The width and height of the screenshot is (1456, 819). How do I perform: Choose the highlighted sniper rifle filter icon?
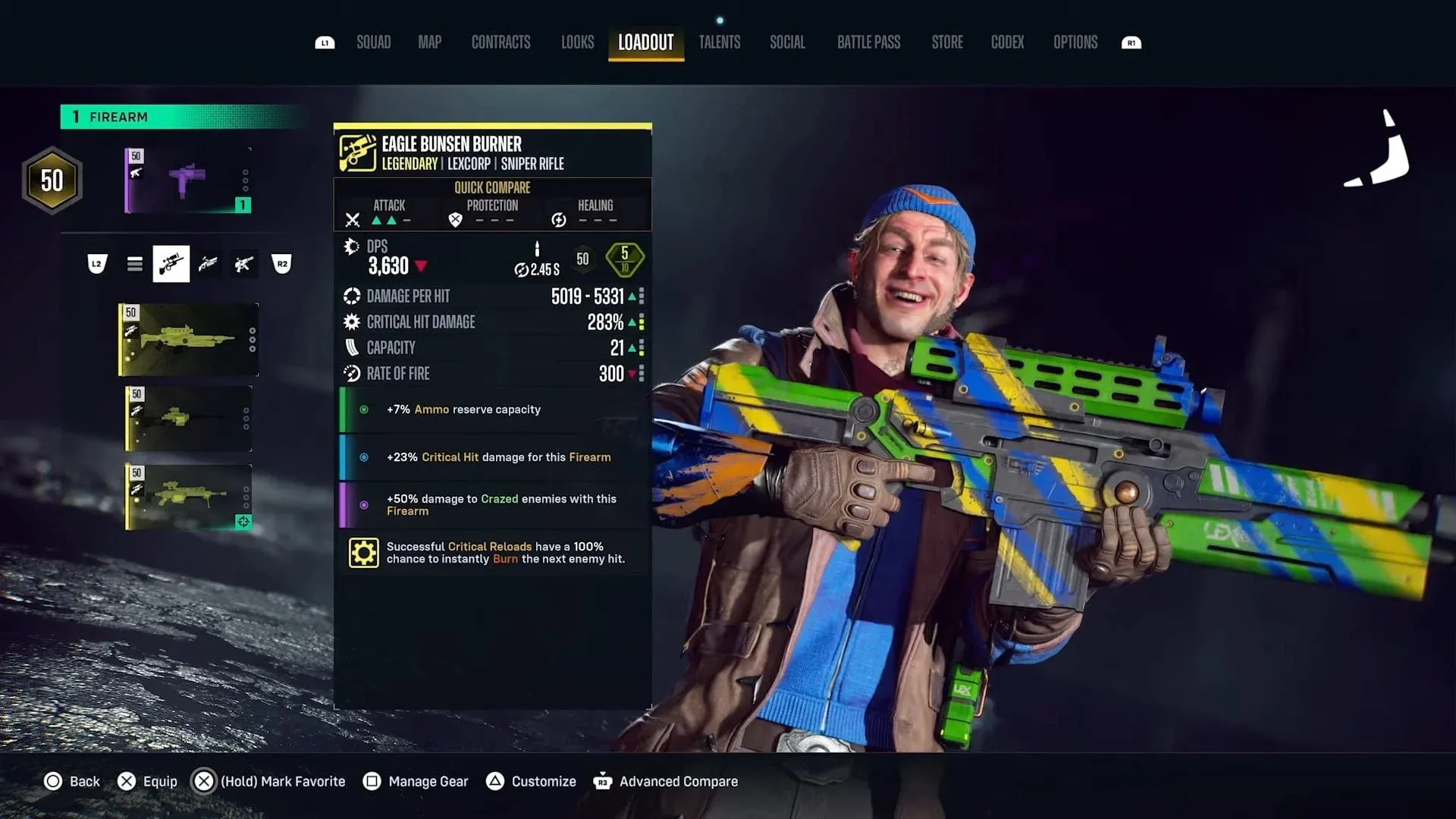click(x=171, y=264)
